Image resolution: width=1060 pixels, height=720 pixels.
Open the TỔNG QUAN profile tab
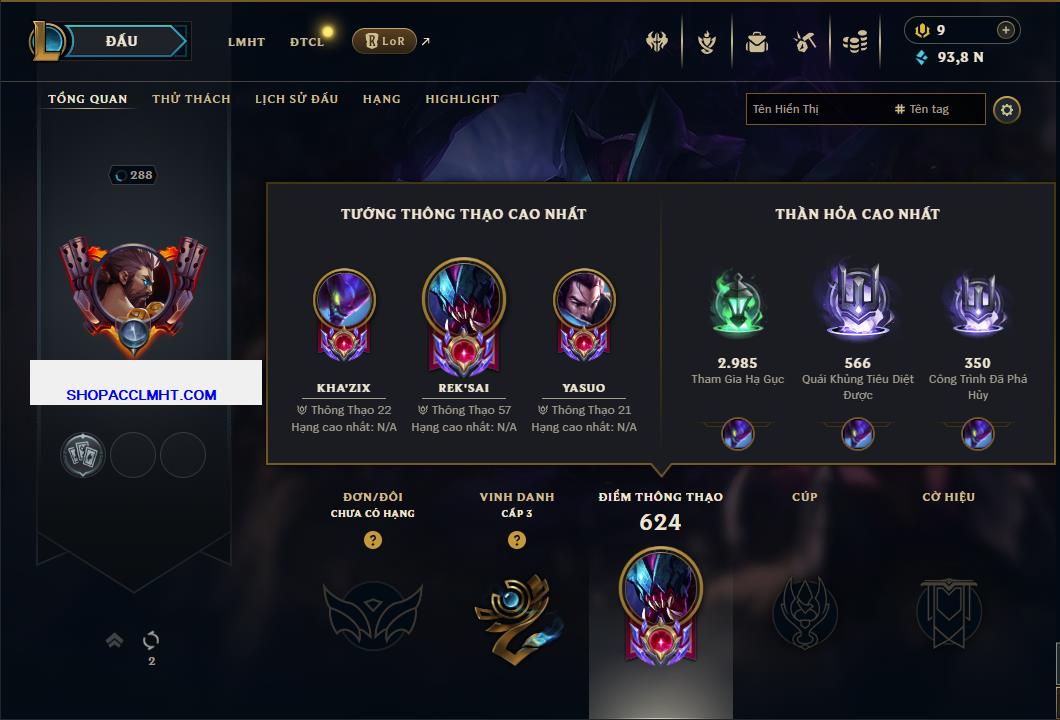(x=88, y=99)
